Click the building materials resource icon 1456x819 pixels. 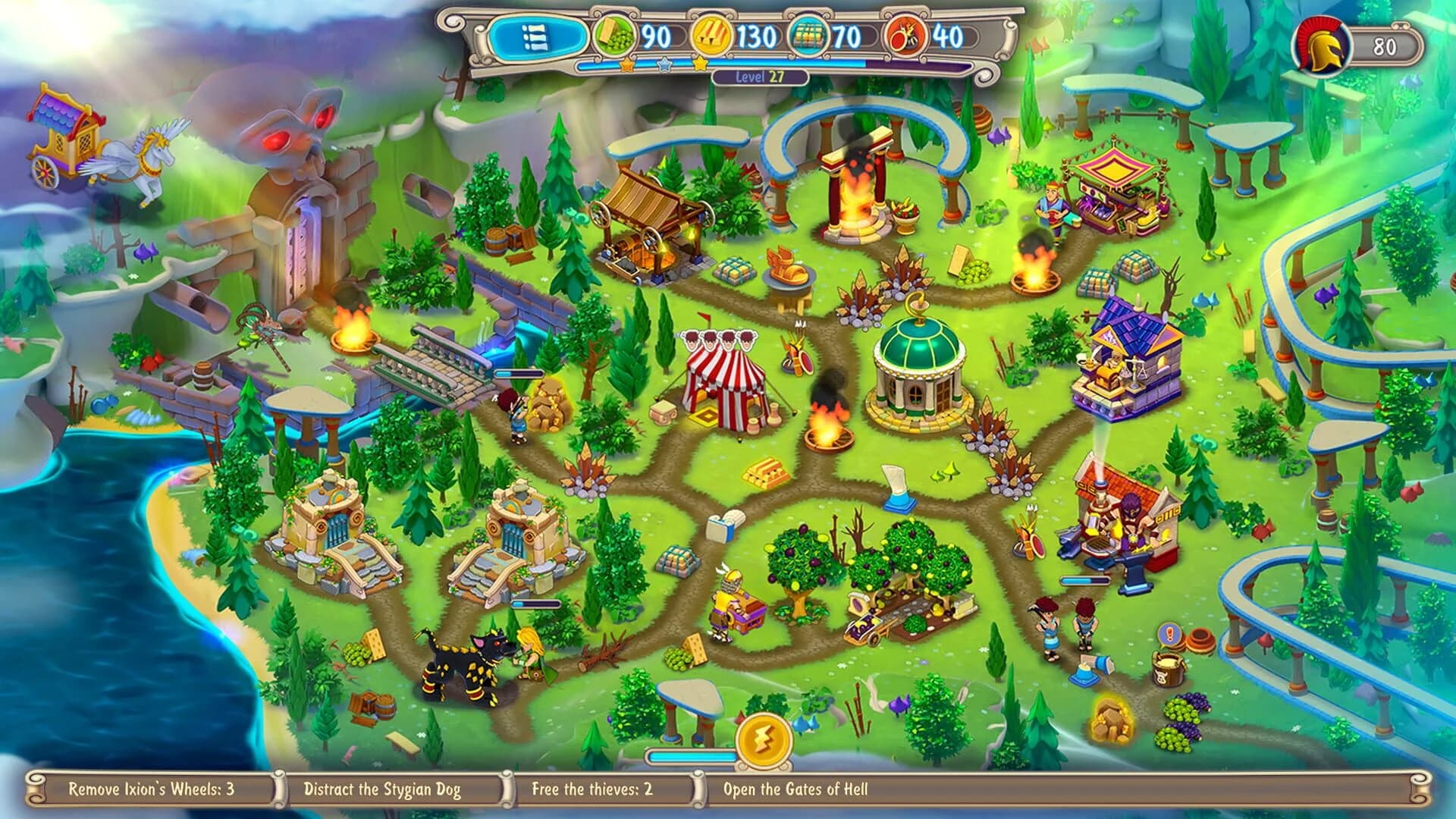pyautogui.click(x=808, y=34)
